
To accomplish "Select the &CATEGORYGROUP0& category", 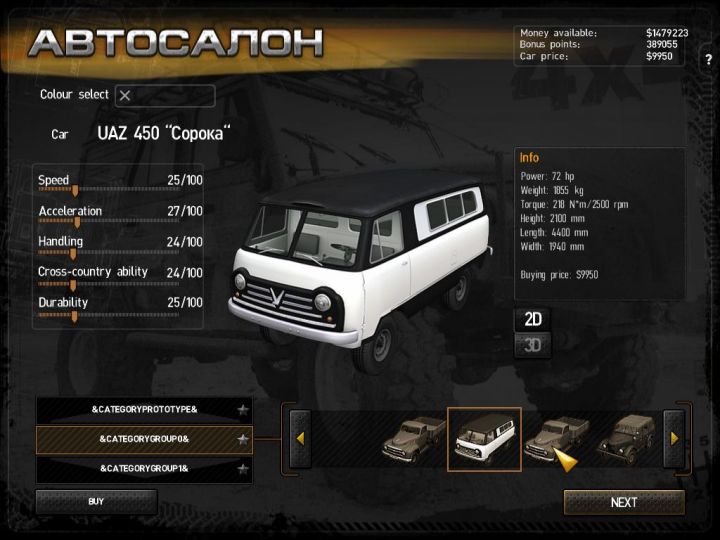I will [144, 439].
